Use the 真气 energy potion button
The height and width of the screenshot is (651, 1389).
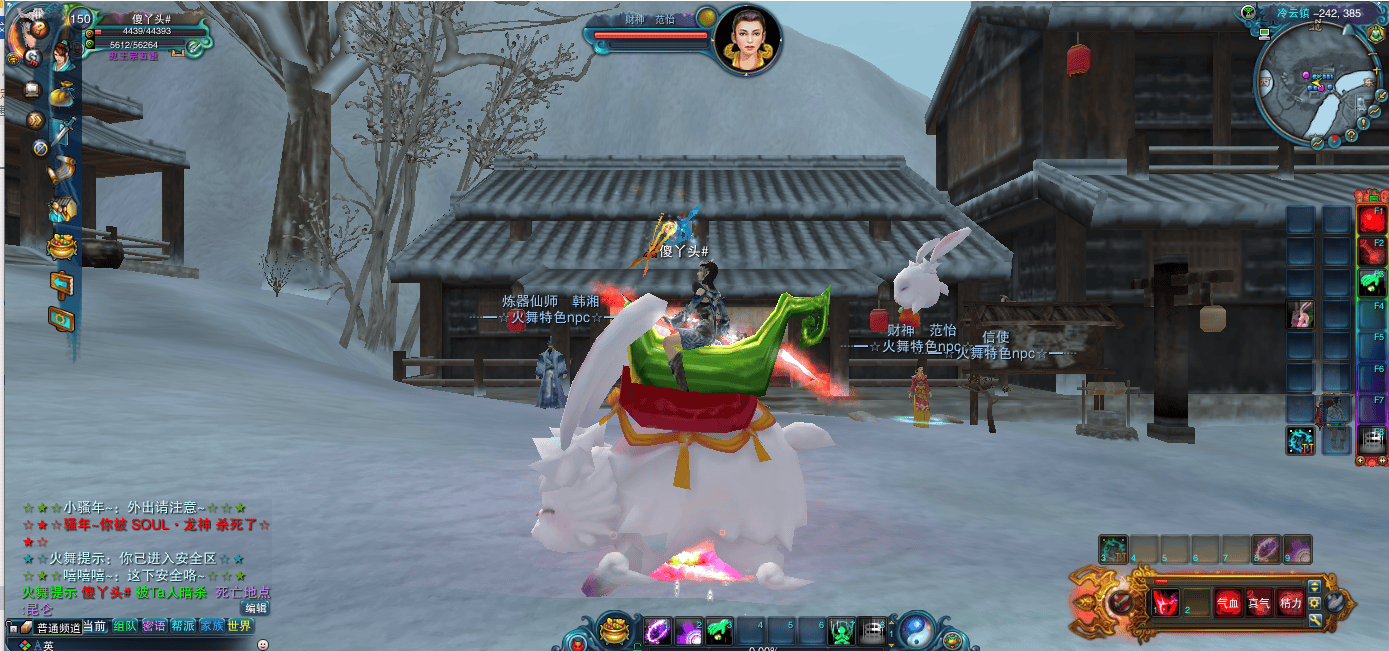point(1258,603)
